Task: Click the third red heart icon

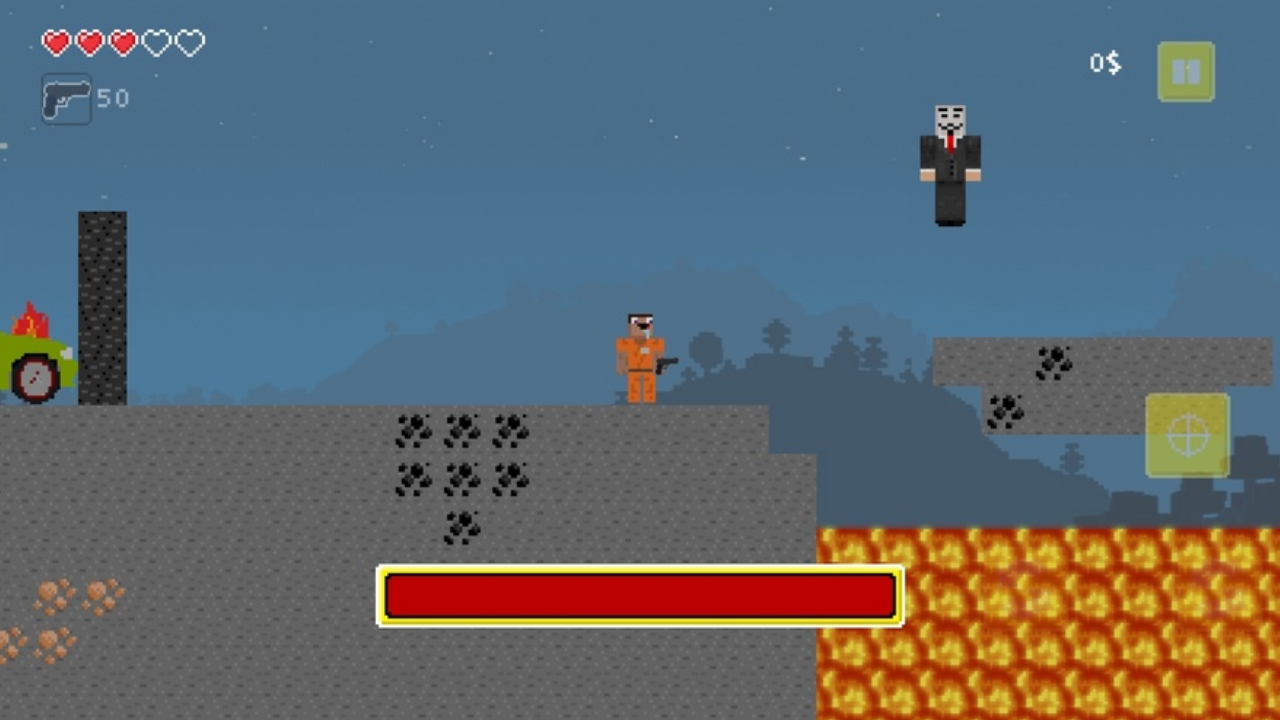Action: click(x=123, y=43)
